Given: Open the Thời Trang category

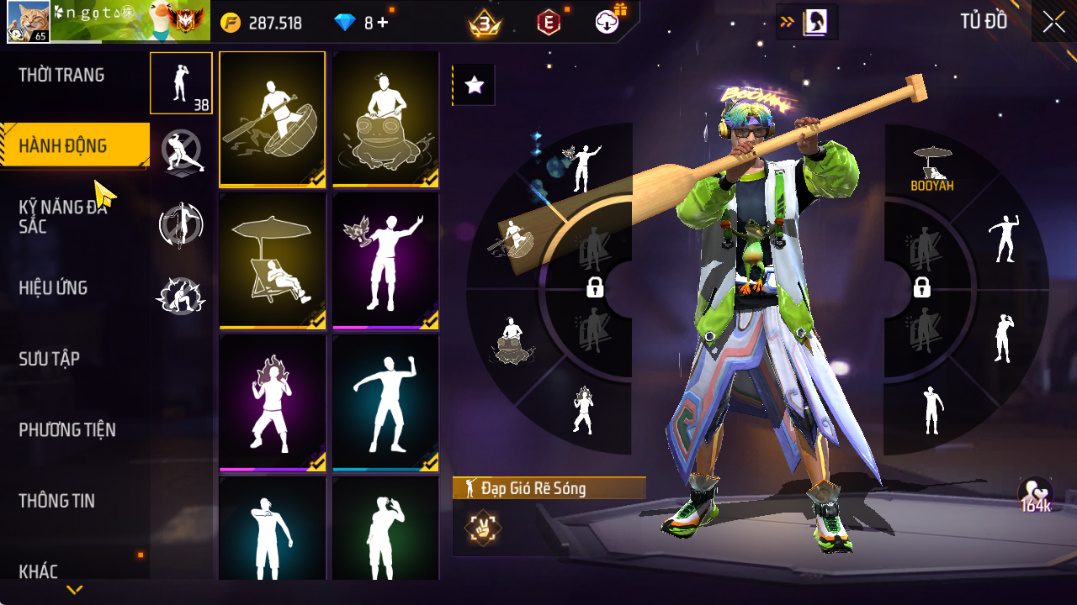Looking at the screenshot, I should pos(61,75).
